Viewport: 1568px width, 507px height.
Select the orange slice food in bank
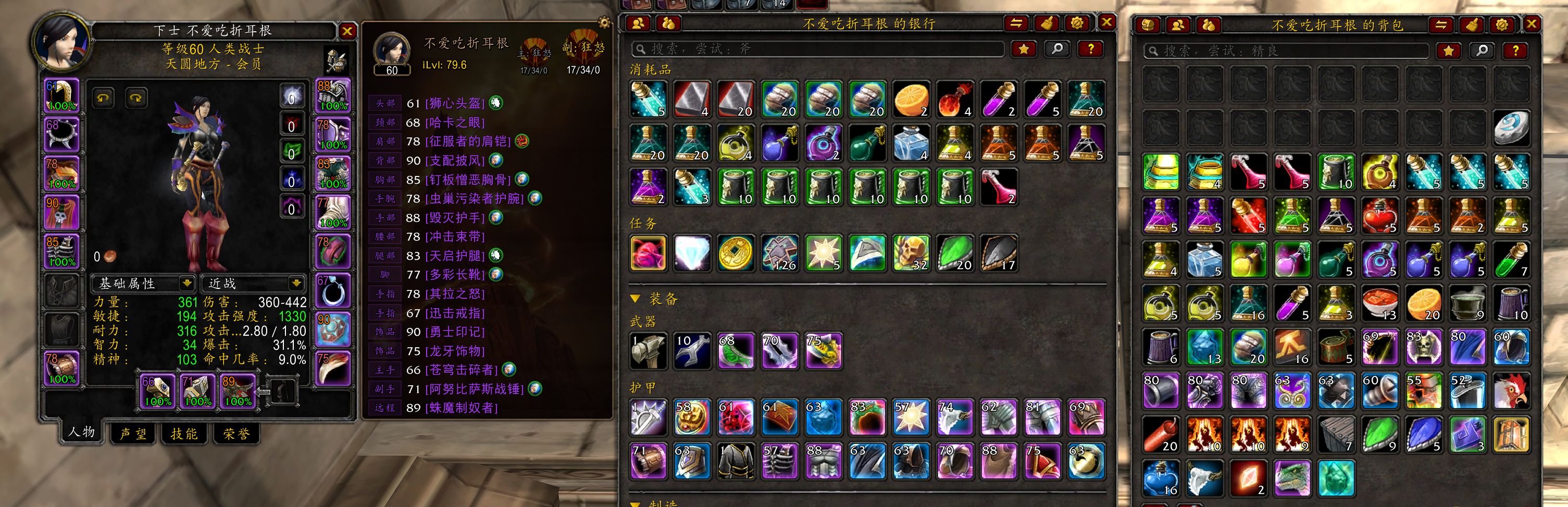coord(911,99)
